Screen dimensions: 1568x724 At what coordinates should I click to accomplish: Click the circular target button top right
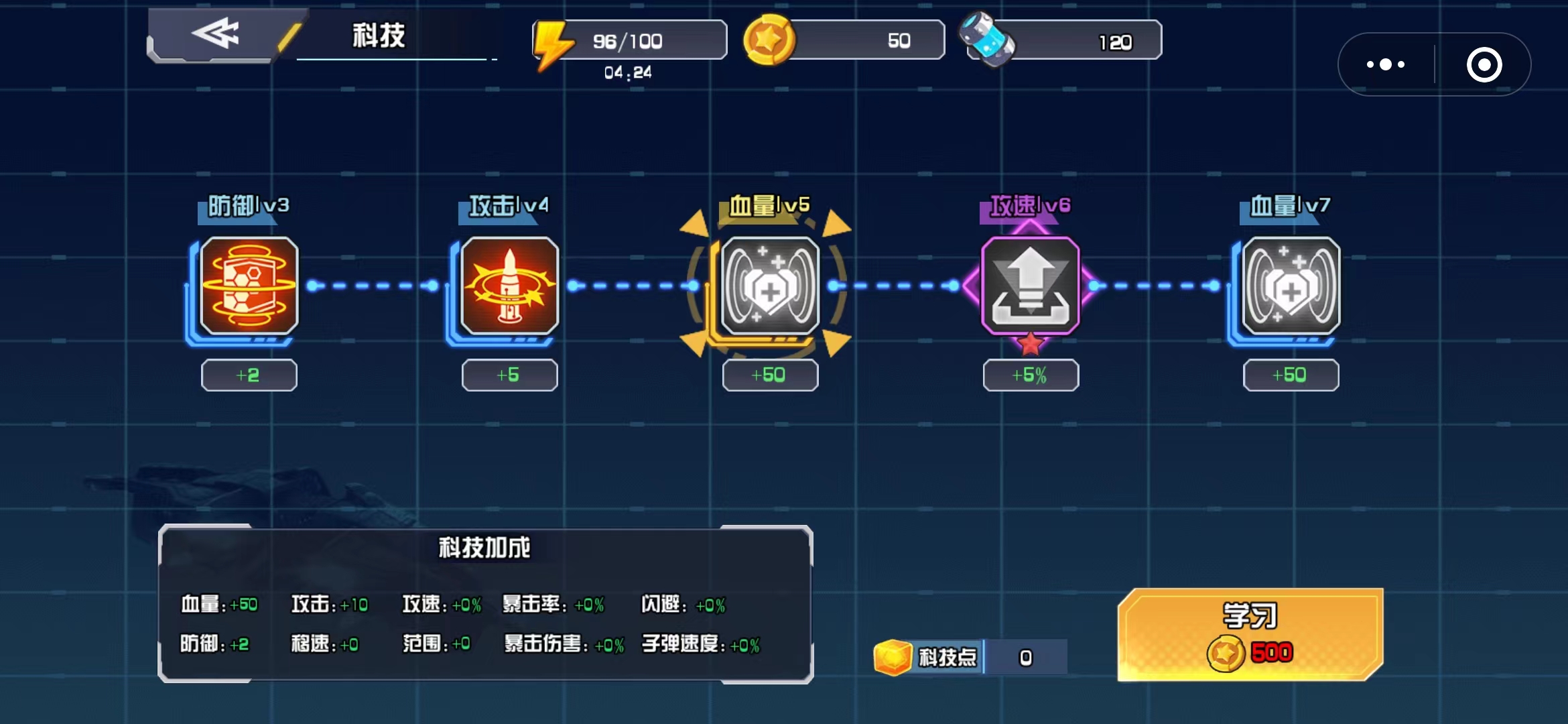click(x=1485, y=64)
